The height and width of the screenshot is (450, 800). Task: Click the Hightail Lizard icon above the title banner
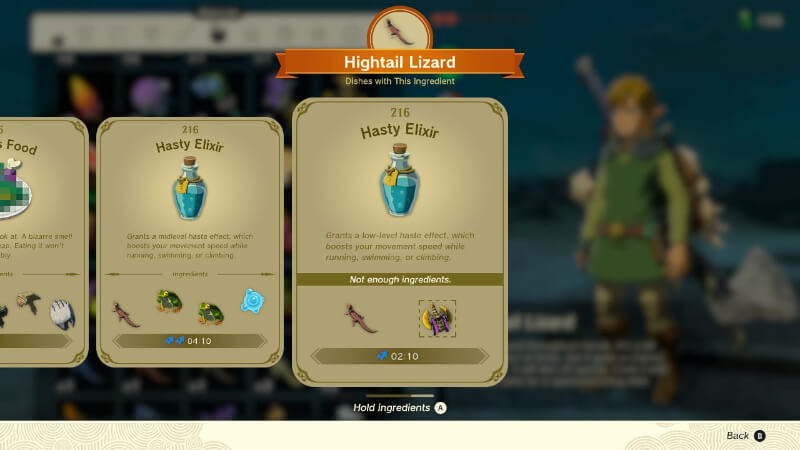[400, 31]
